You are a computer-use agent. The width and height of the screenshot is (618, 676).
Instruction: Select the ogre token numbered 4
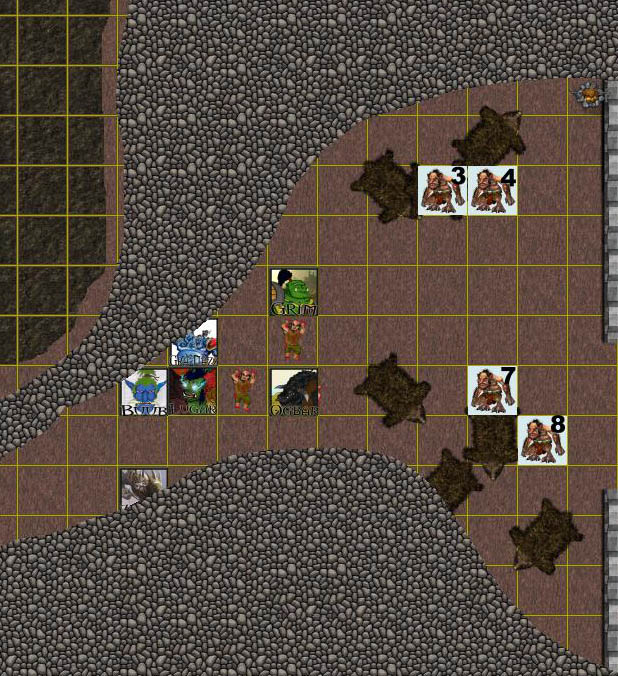[x=492, y=190]
